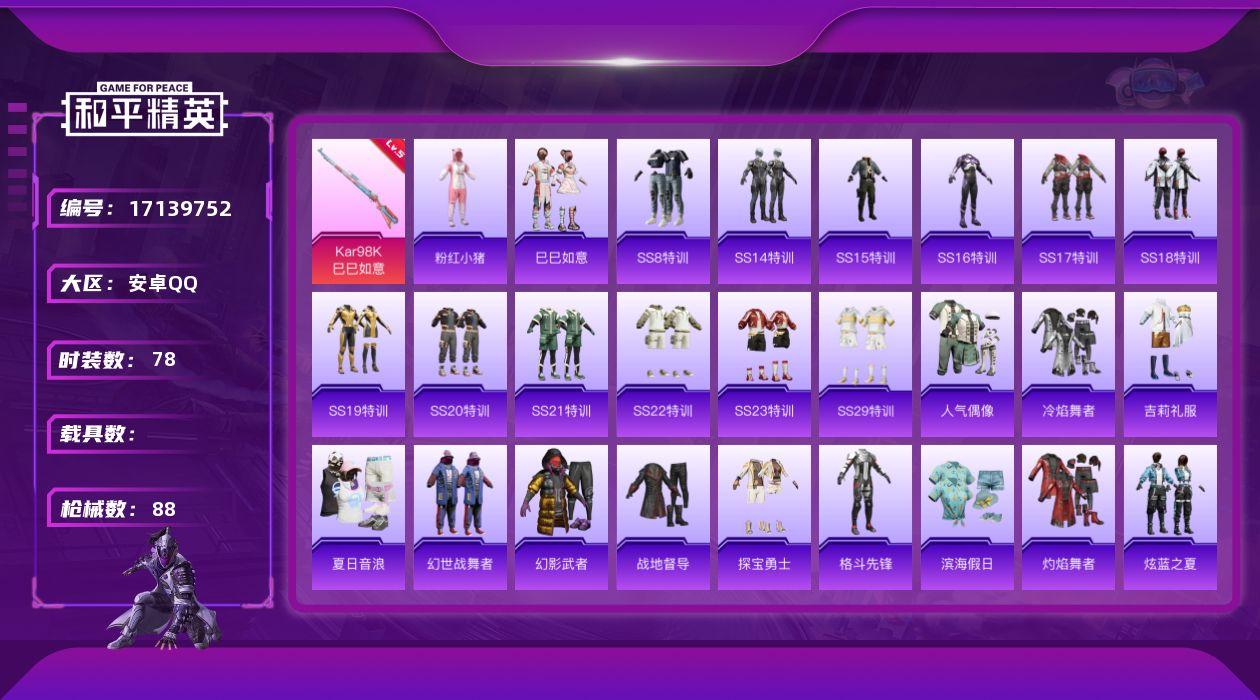Select the 滨海假日 outfit tile
Screen dimensions: 1260x700
pos(967,517)
